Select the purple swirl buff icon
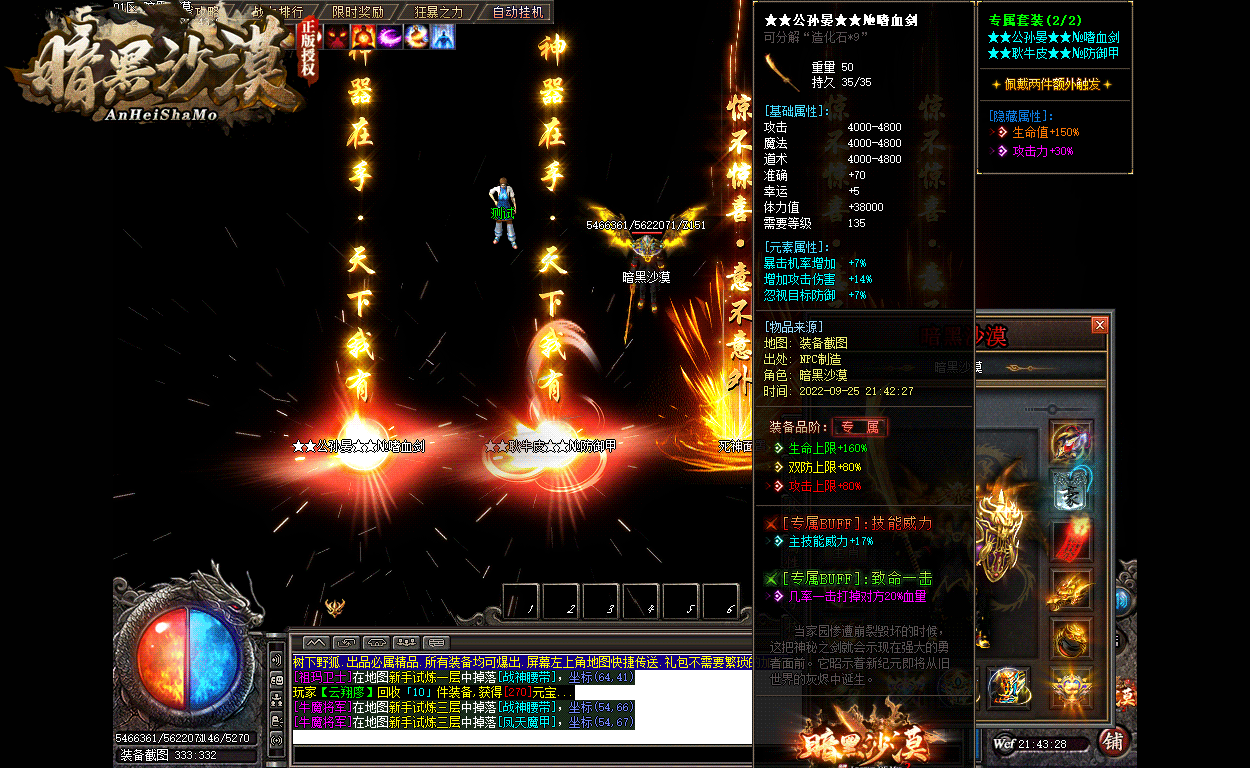This screenshot has height=768, width=1250. point(390,38)
